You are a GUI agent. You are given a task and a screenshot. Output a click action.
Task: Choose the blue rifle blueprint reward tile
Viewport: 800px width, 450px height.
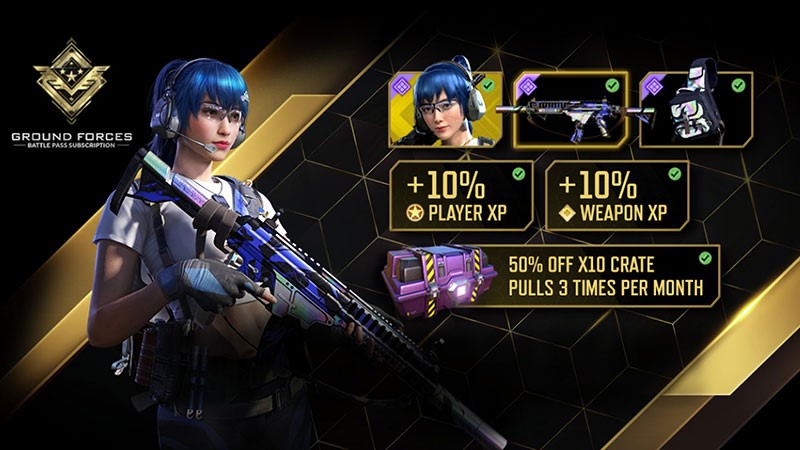[573, 112]
